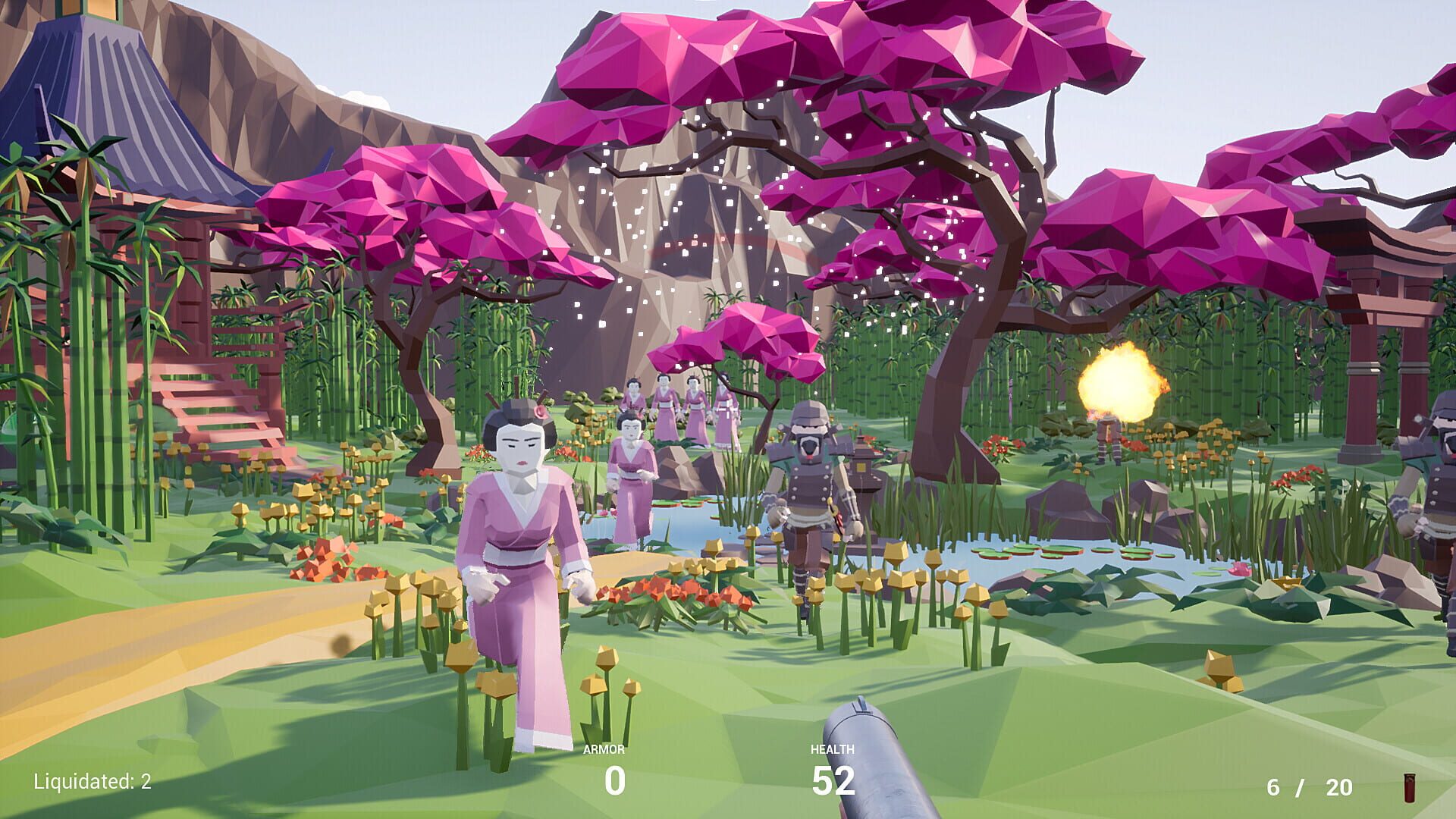The height and width of the screenshot is (819, 1456).
Task: Click the shotgun shell ammo icon
Action: point(1409,789)
